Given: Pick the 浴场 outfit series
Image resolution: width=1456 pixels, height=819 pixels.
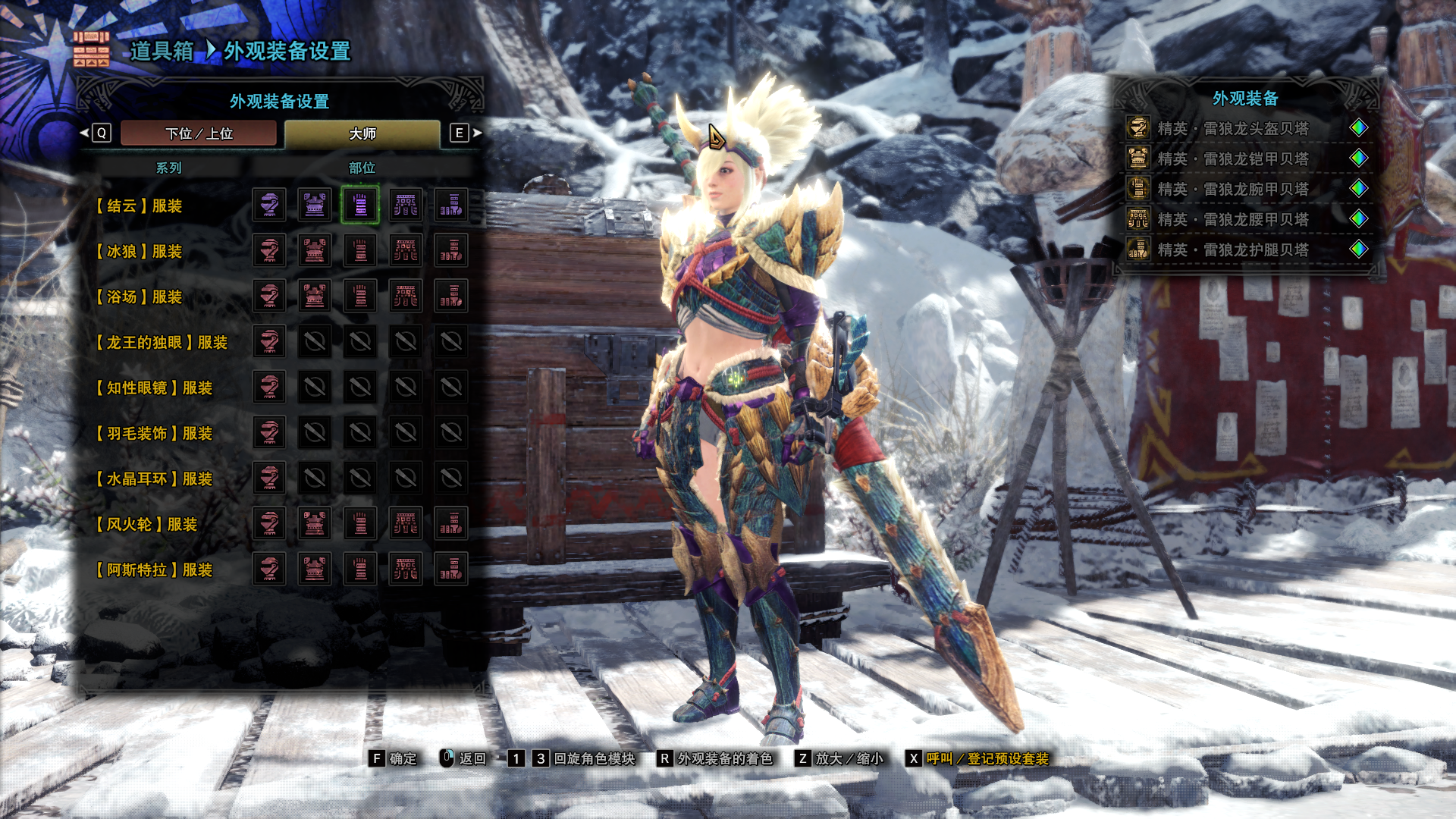Looking at the screenshot, I should (140, 297).
